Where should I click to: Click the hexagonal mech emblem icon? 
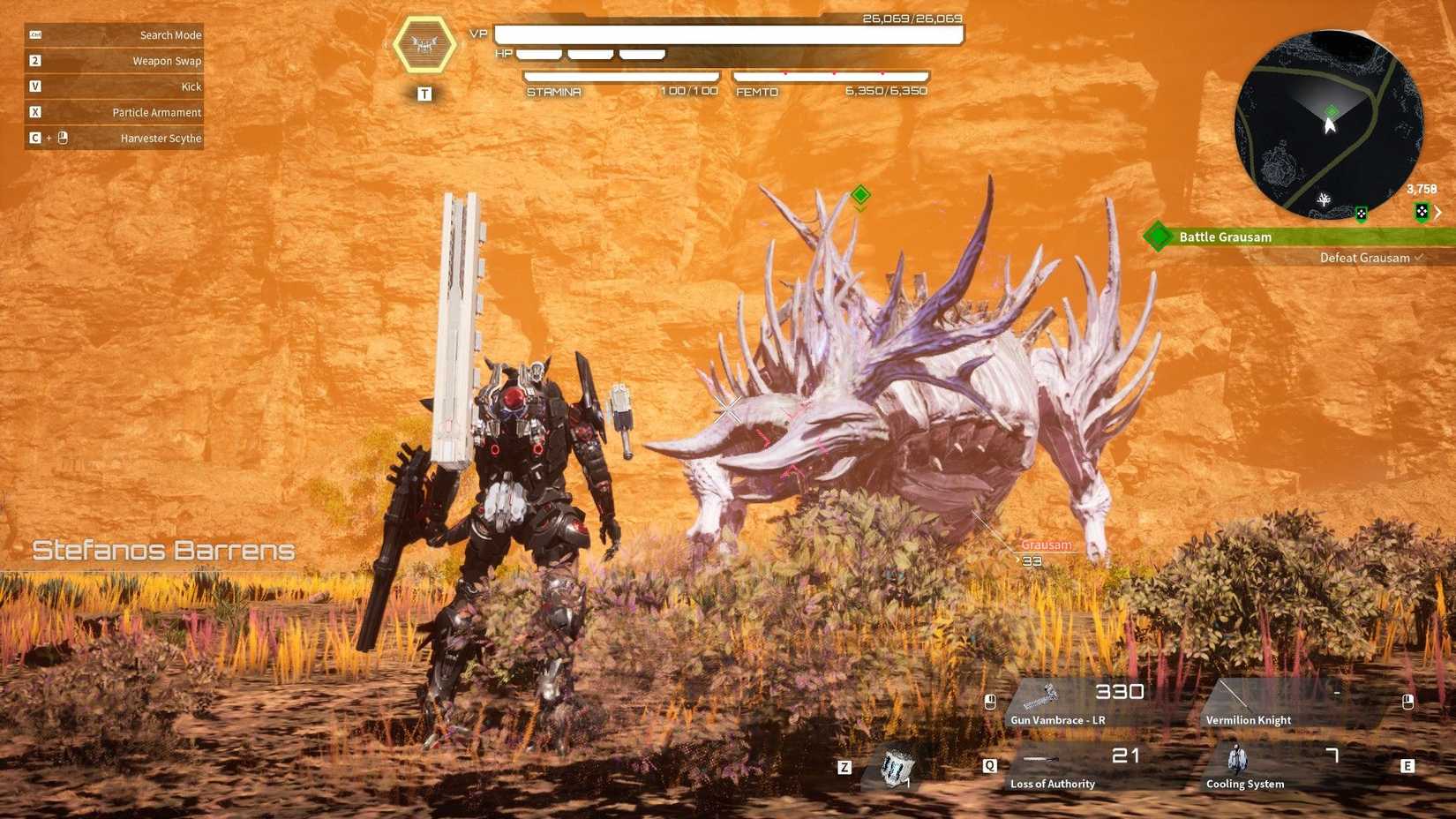coord(424,44)
